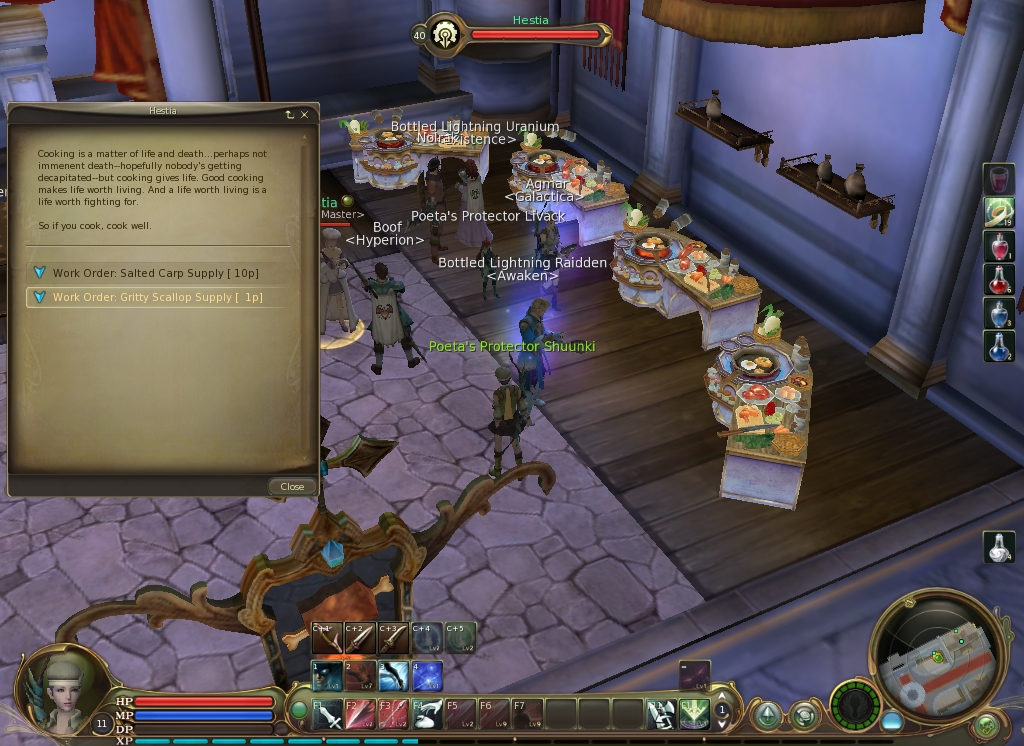
Task: Use the Ctrl+1 dagger quickslot
Action: click(x=326, y=637)
